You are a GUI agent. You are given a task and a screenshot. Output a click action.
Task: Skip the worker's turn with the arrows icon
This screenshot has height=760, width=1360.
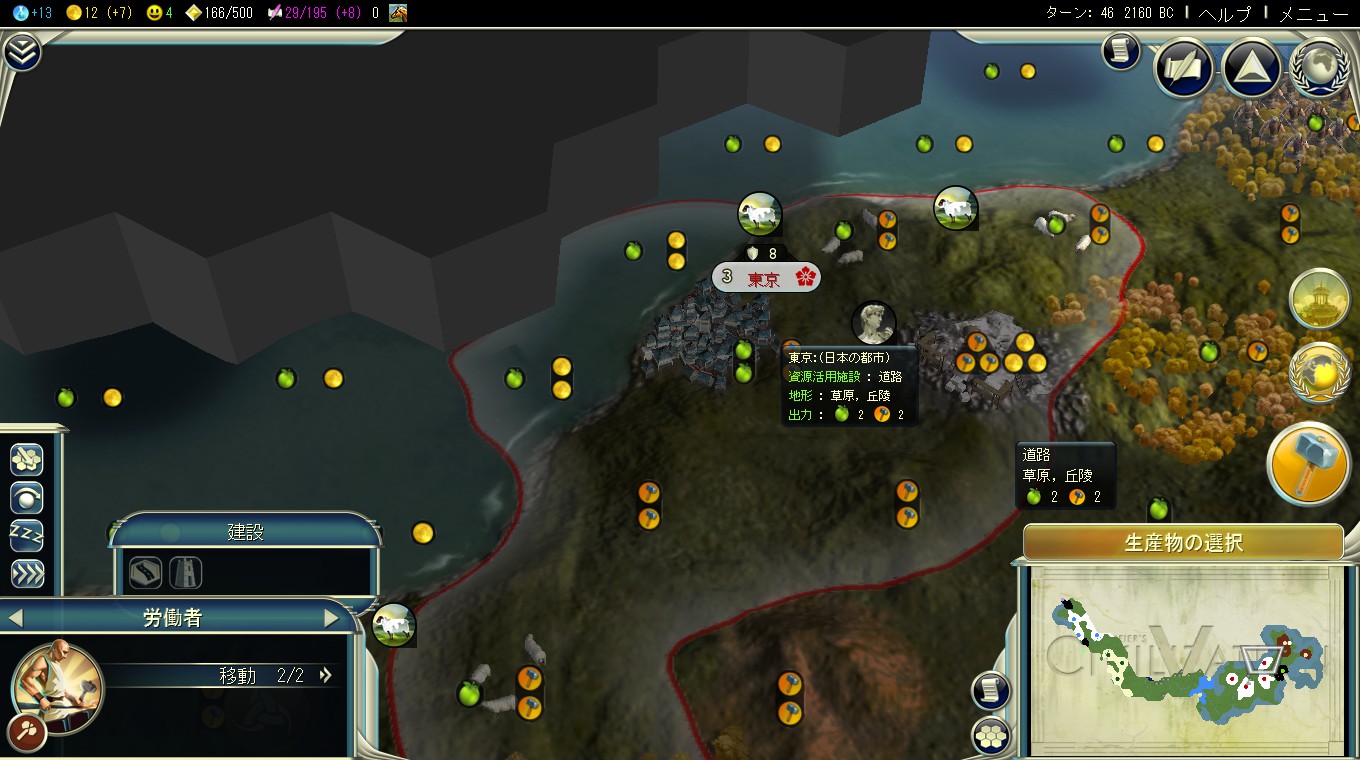[27, 573]
